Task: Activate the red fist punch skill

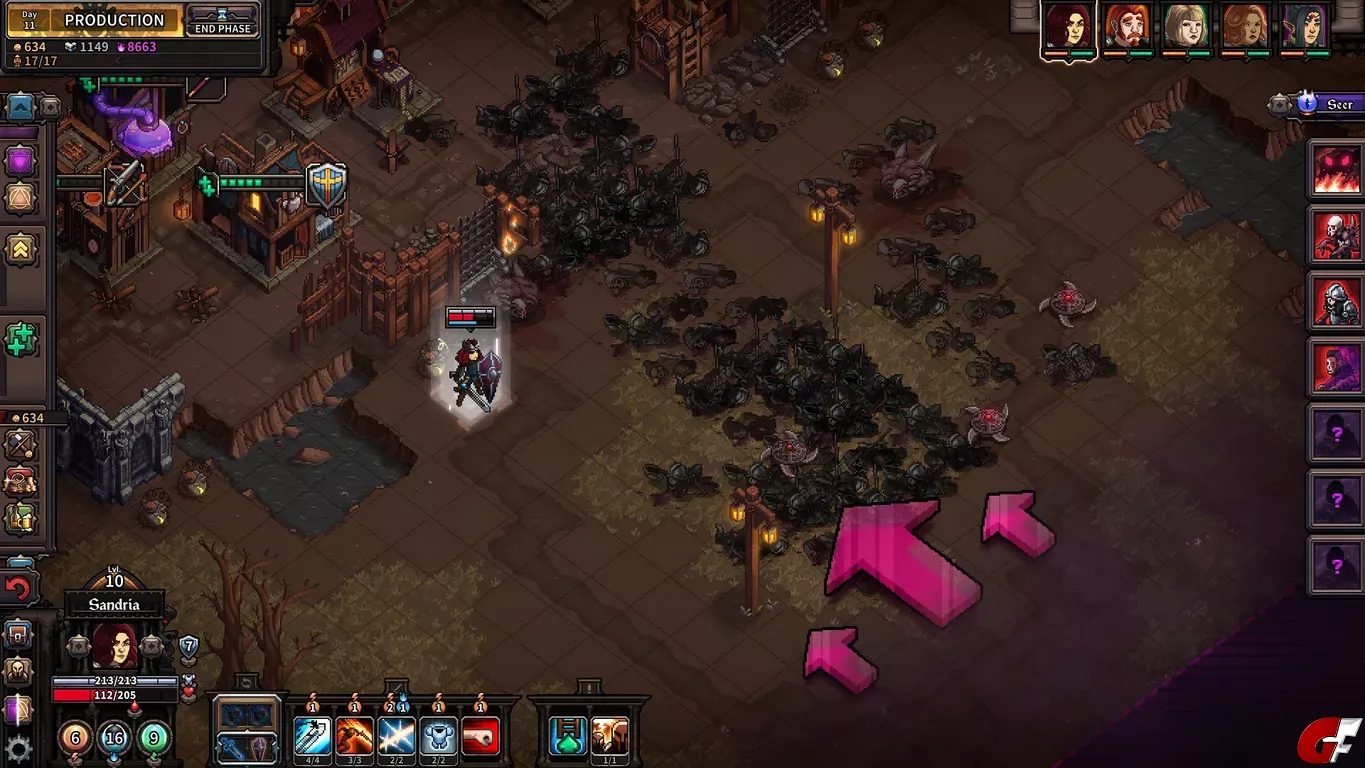Action: pos(481,737)
